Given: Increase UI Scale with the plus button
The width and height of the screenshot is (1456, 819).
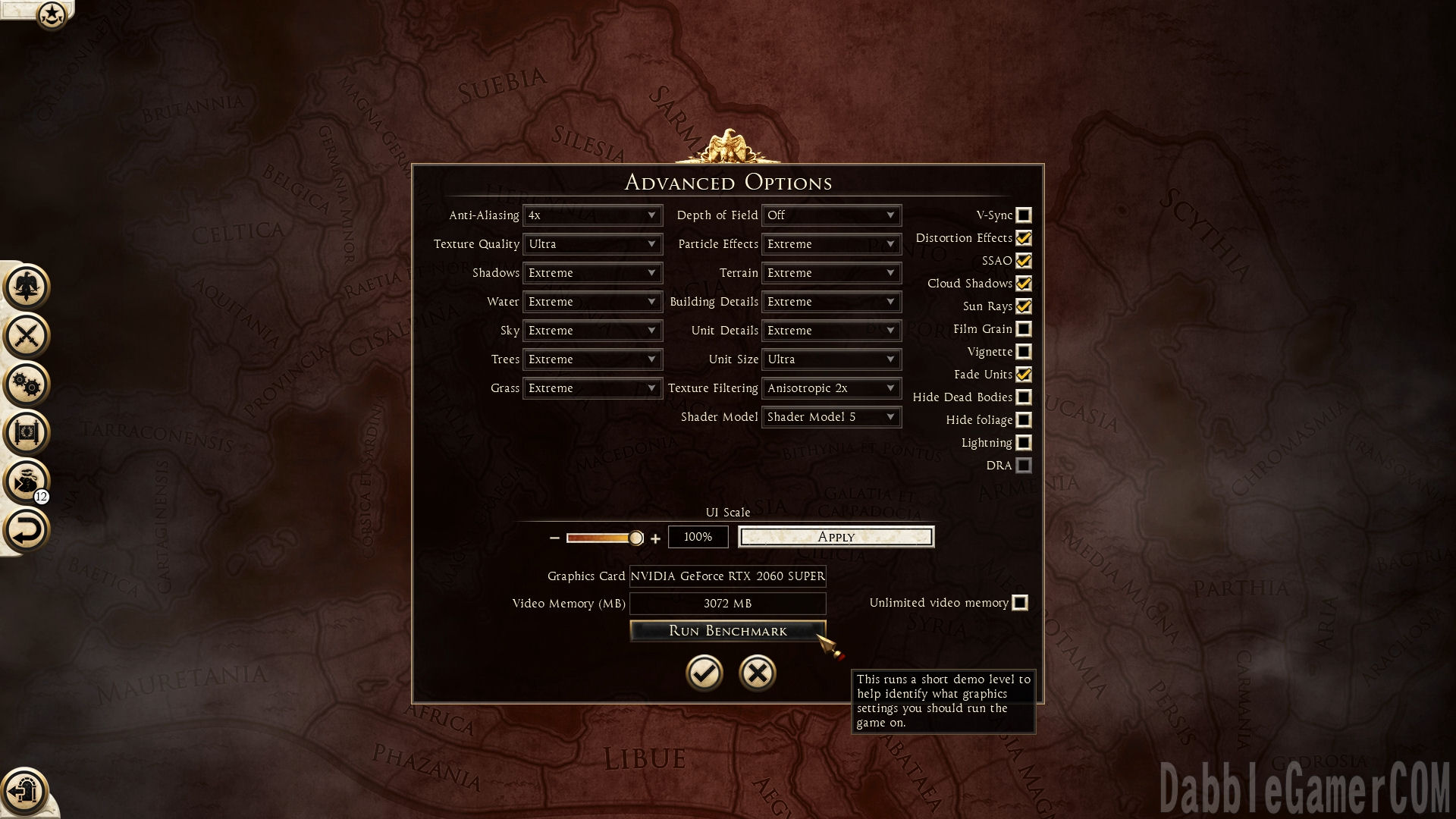Looking at the screenshot, I should tap(656, 538).
